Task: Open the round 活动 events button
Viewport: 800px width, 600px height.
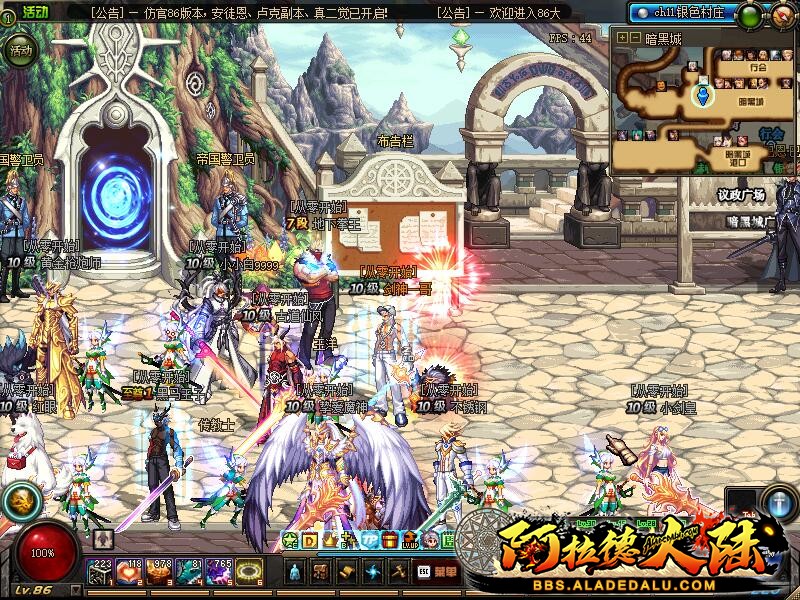Action: [x=21, y=50]
